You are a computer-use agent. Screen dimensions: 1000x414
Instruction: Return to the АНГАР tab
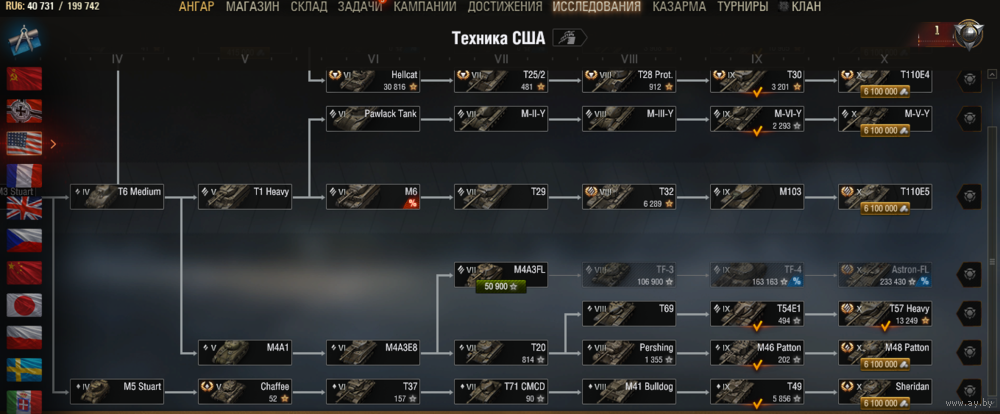(196, 7)
